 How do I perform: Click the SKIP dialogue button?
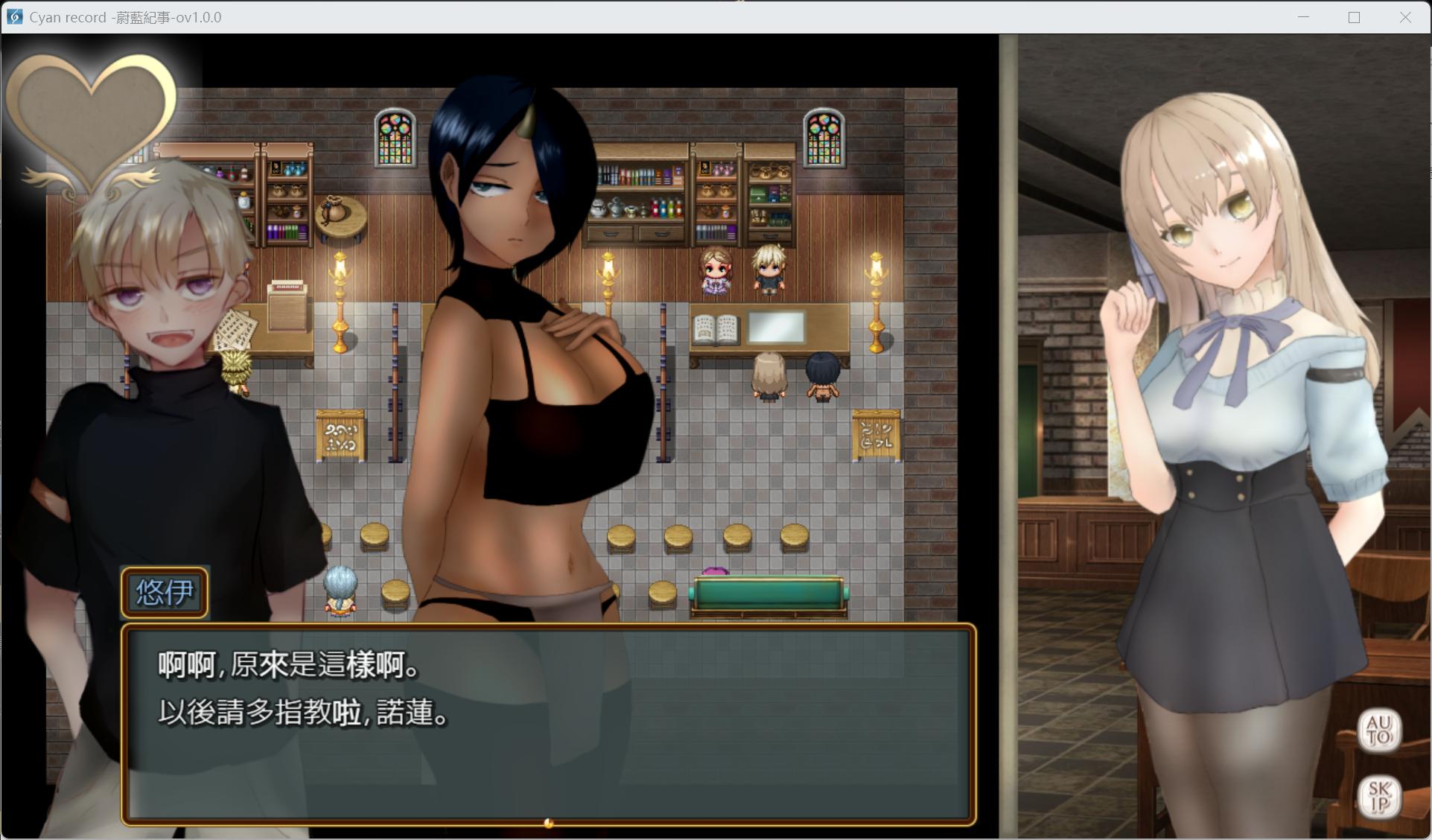click(1379, 796)
